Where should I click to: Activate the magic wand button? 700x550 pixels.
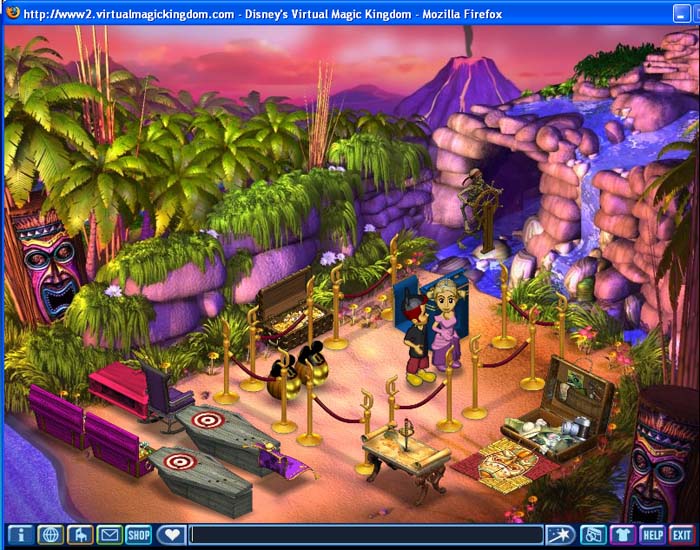559,535
